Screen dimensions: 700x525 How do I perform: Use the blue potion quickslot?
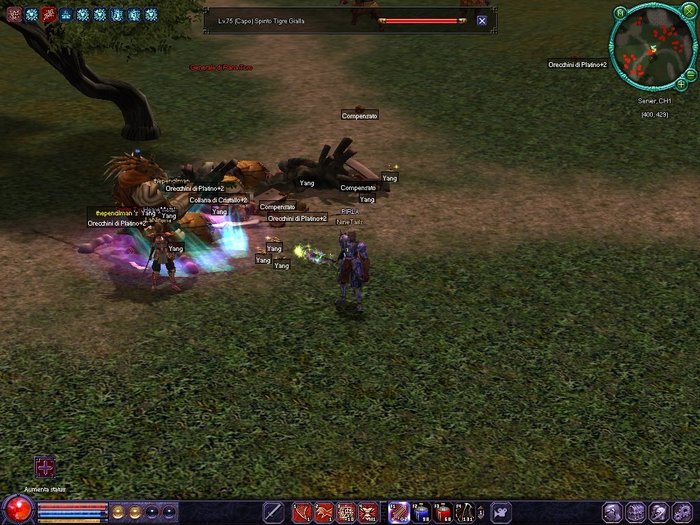[x=421, y=513]
